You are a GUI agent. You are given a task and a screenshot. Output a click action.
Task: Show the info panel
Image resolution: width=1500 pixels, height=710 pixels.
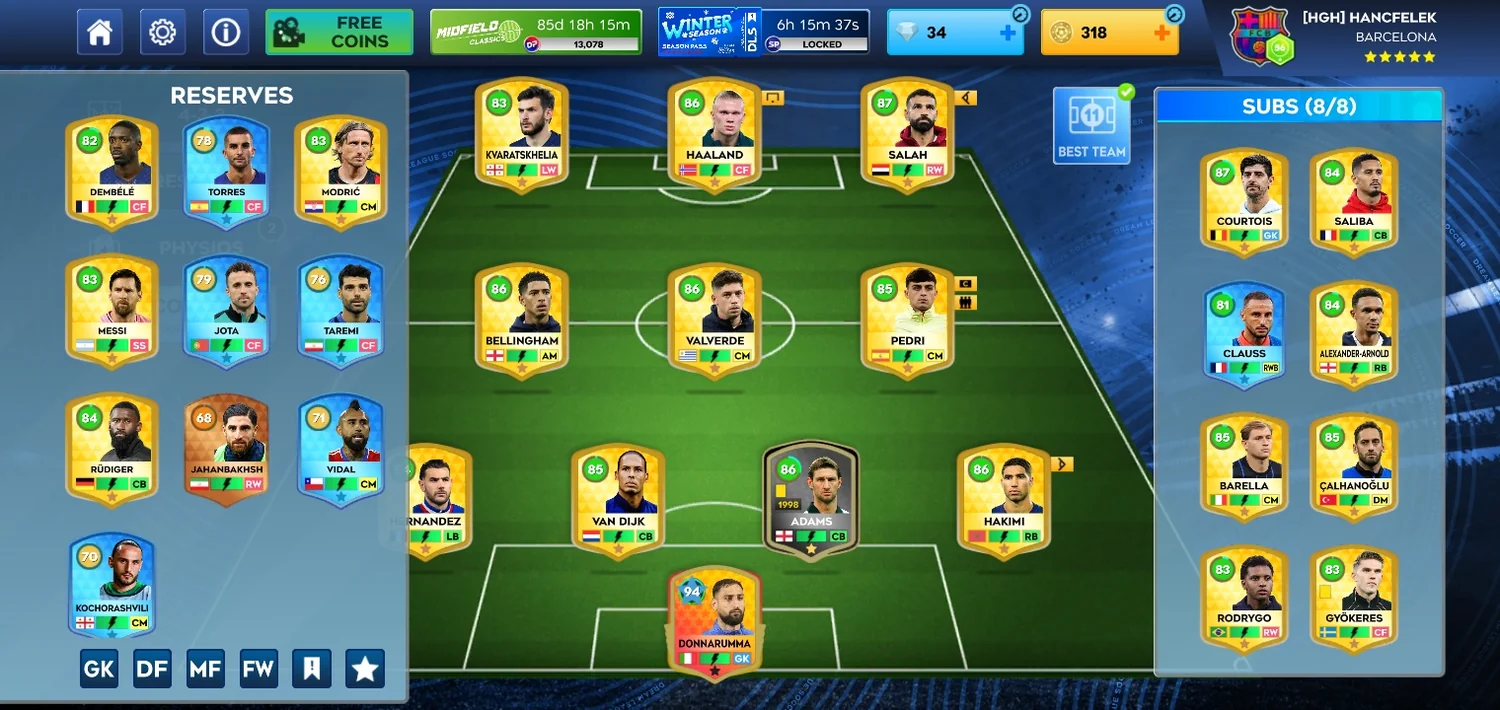pos(225,32)
